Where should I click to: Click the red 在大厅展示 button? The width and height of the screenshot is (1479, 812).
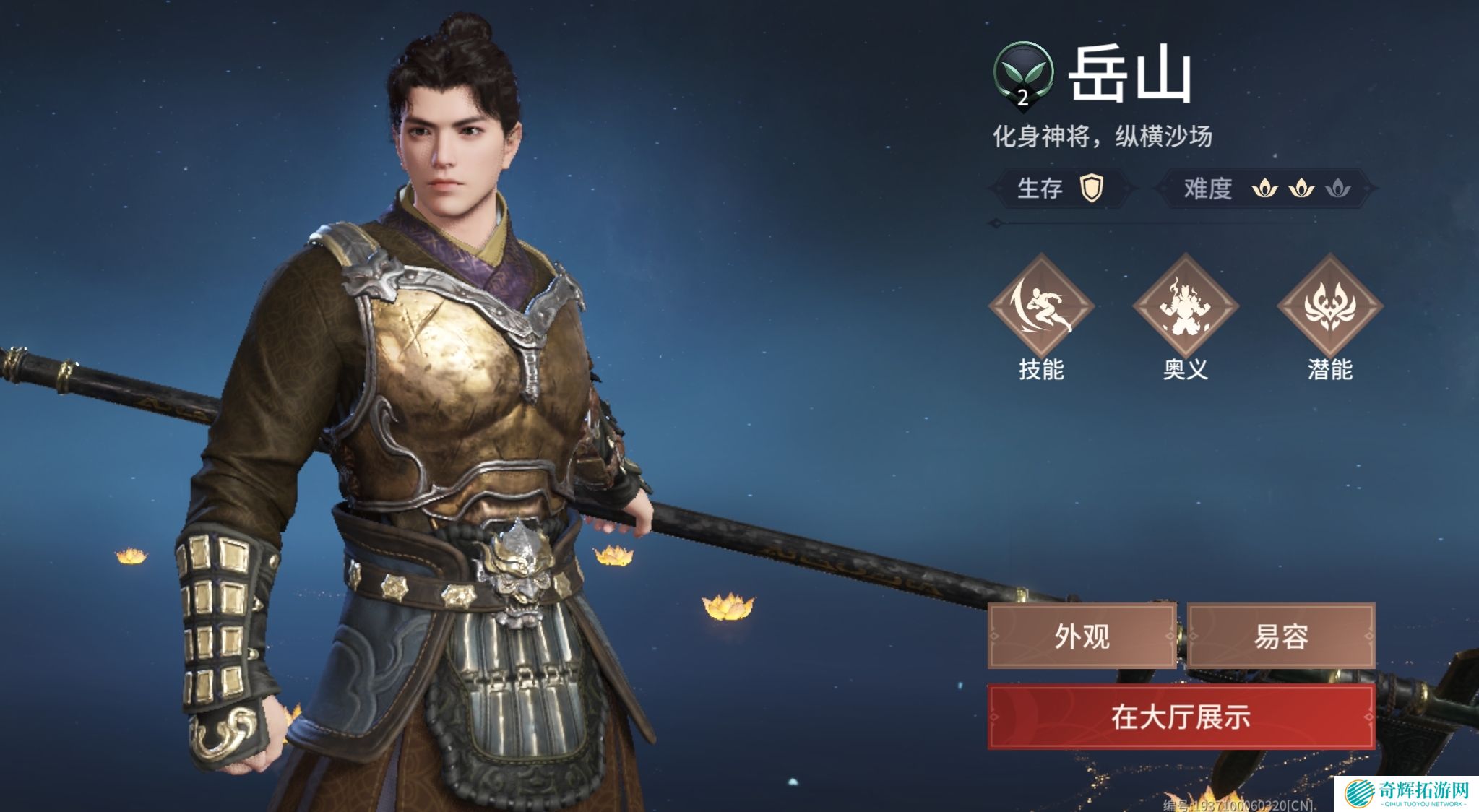pos(1181,717)
